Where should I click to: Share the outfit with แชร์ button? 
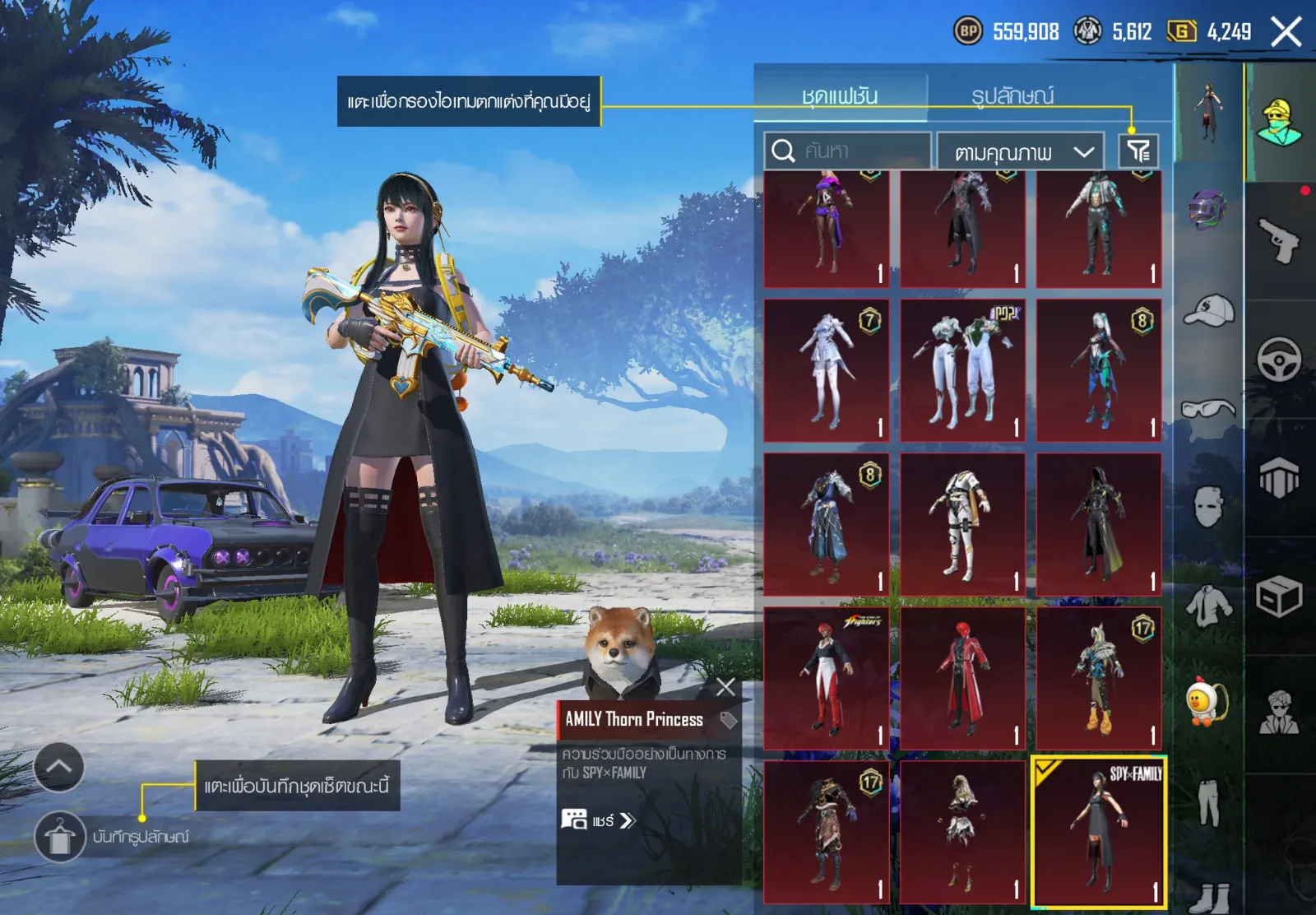click(x=600, y=820)
